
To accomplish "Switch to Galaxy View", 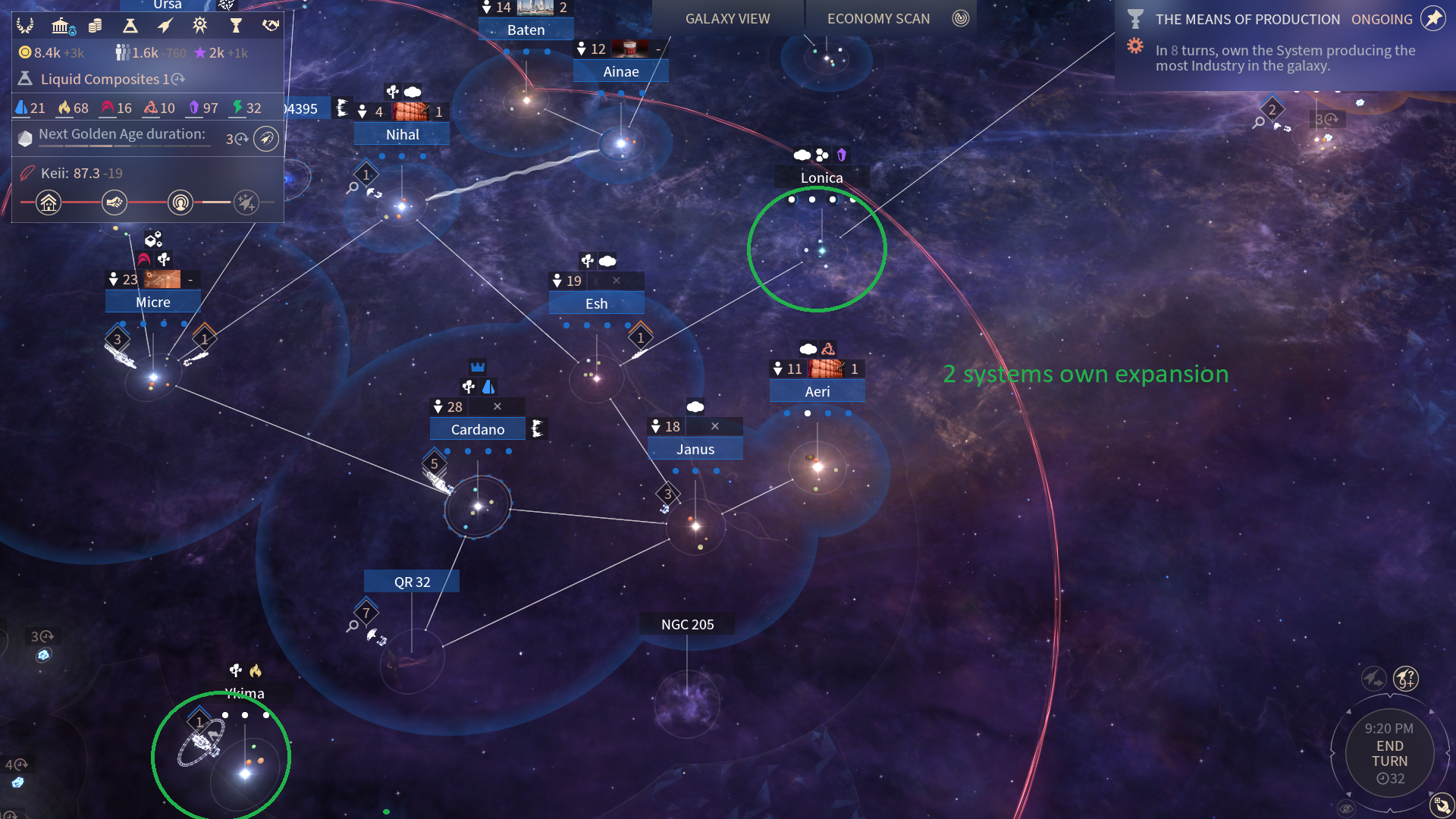I will 727,19.
